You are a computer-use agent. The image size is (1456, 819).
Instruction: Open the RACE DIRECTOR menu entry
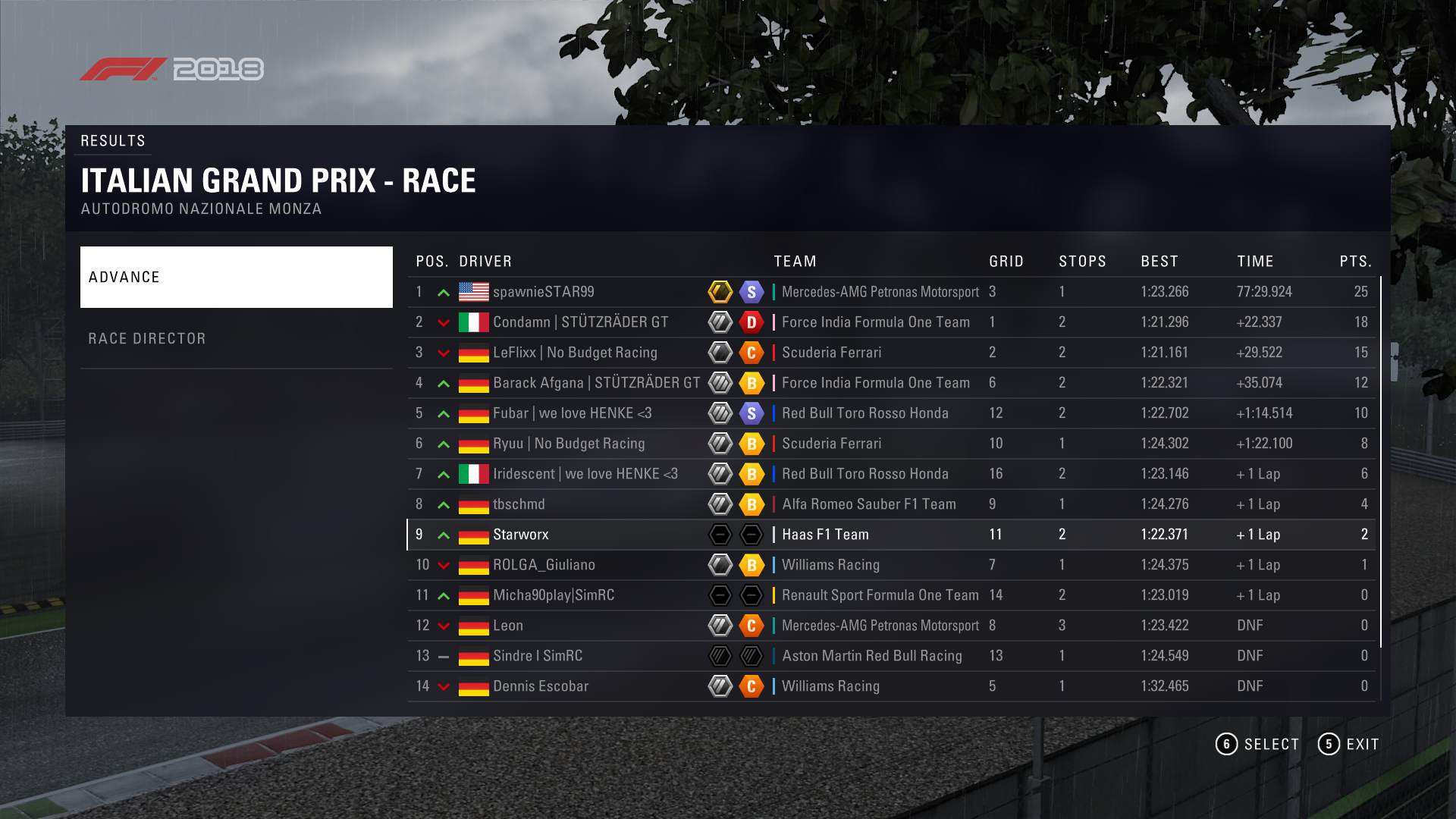point(236,338)
